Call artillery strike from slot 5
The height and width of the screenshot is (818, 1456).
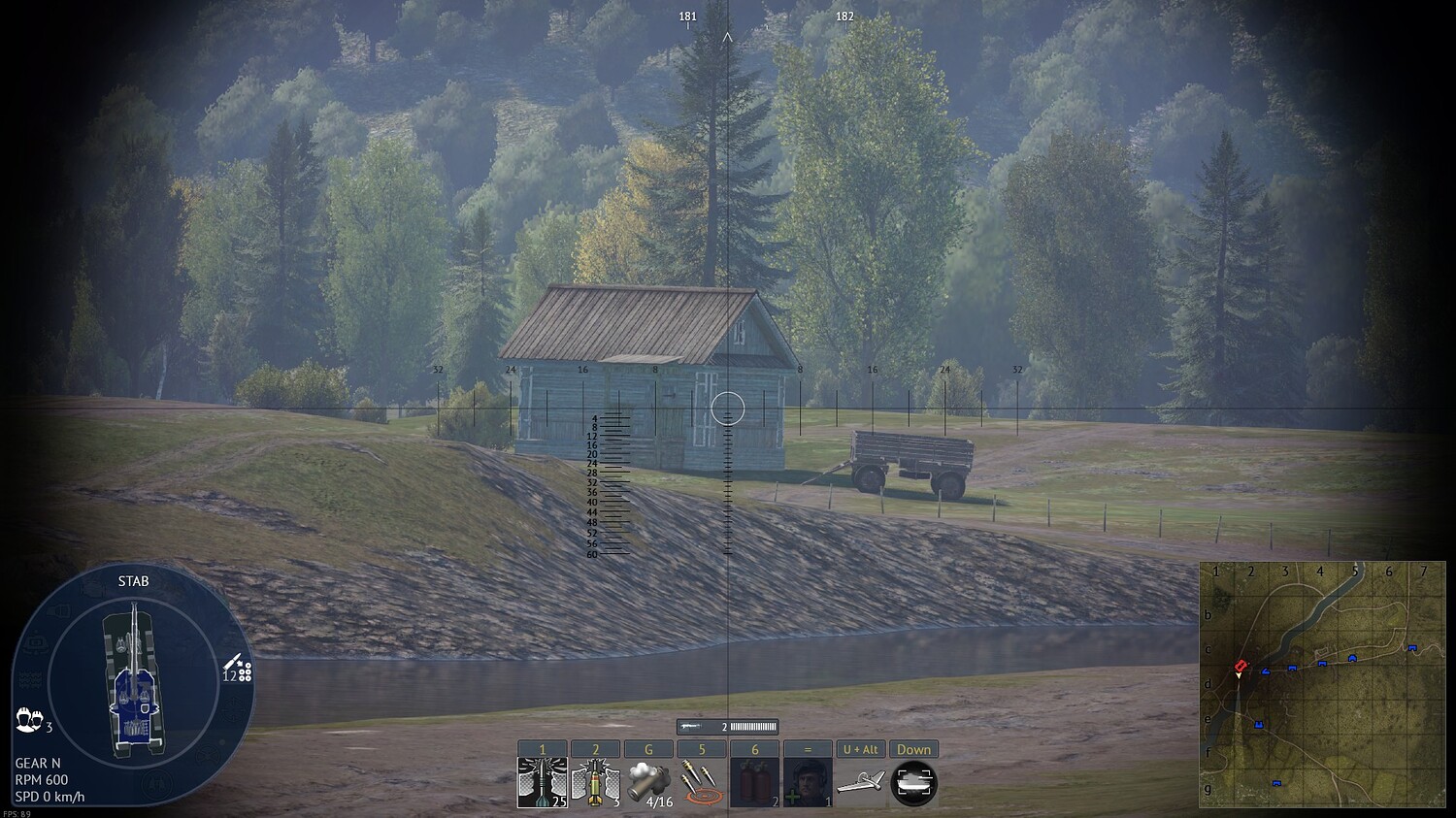[x=701, y=781]
